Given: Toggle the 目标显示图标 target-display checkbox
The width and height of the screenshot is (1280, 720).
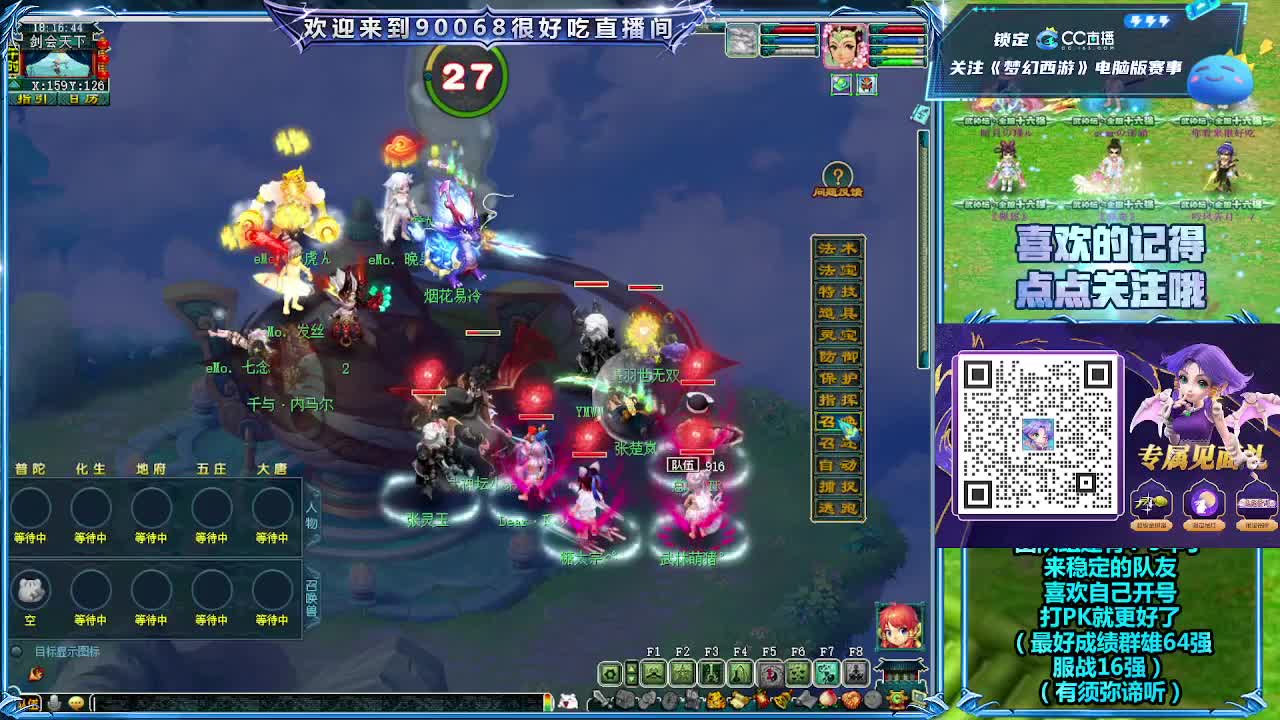Looking at the screenshot, I should click(16, 651).
